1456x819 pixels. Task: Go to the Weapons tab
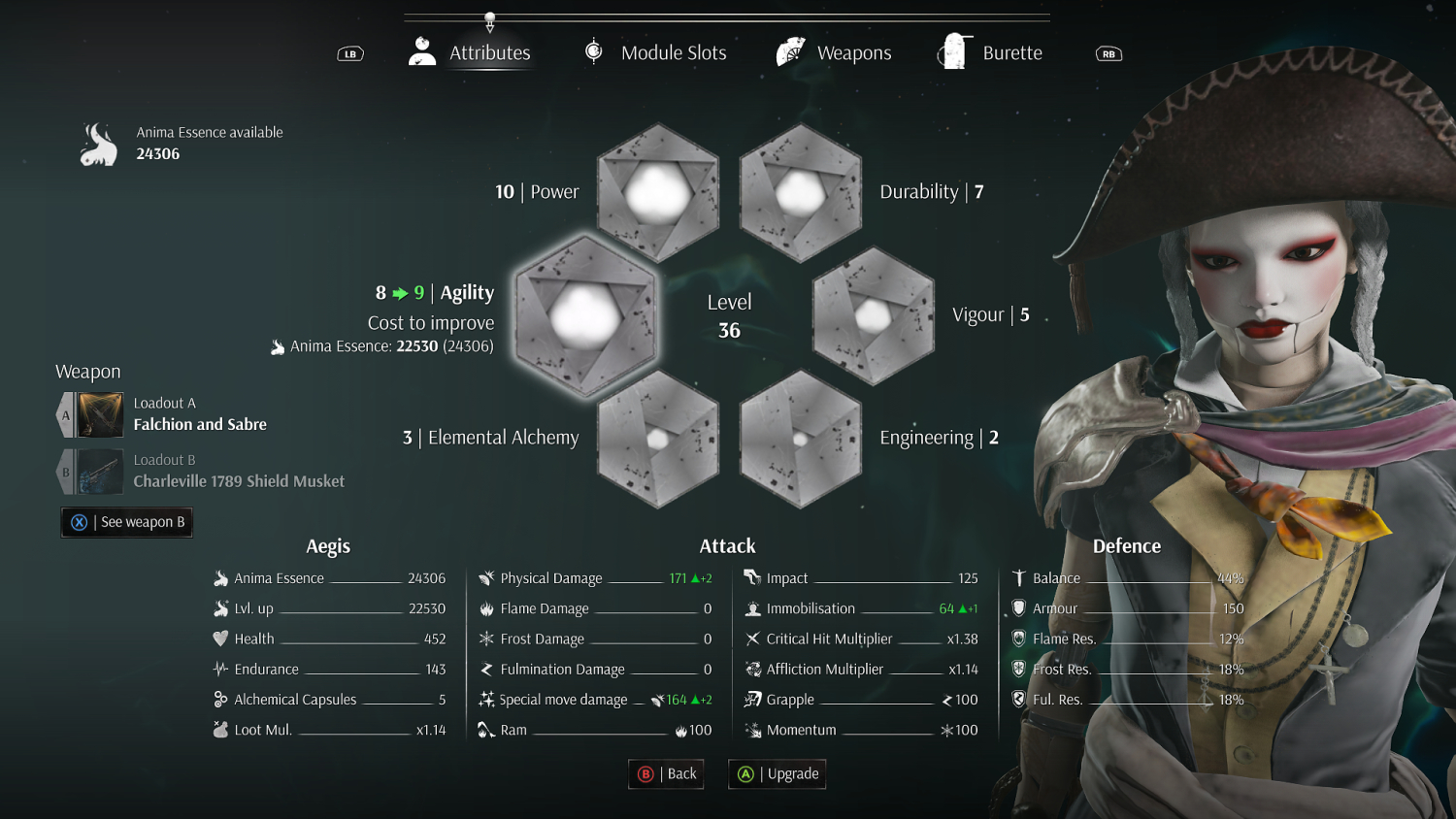(834, 53)
